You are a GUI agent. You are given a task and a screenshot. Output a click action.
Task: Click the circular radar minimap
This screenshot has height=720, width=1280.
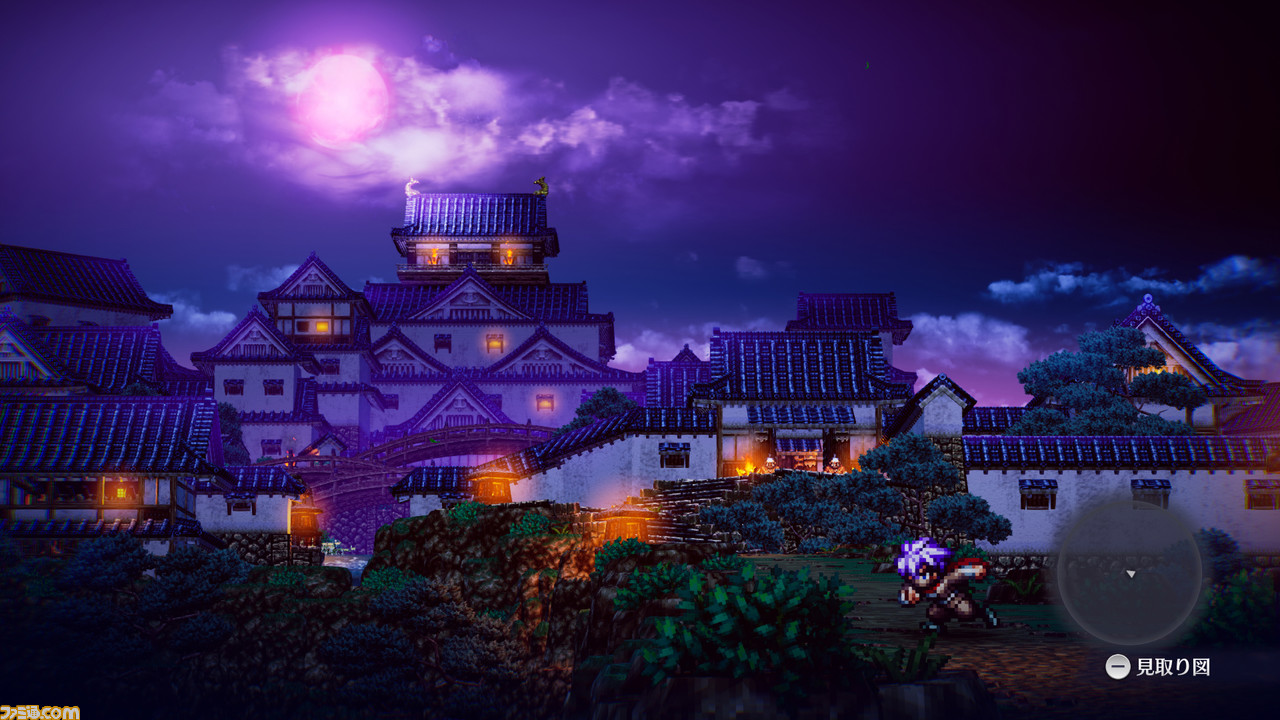[x=1130, y=572]
